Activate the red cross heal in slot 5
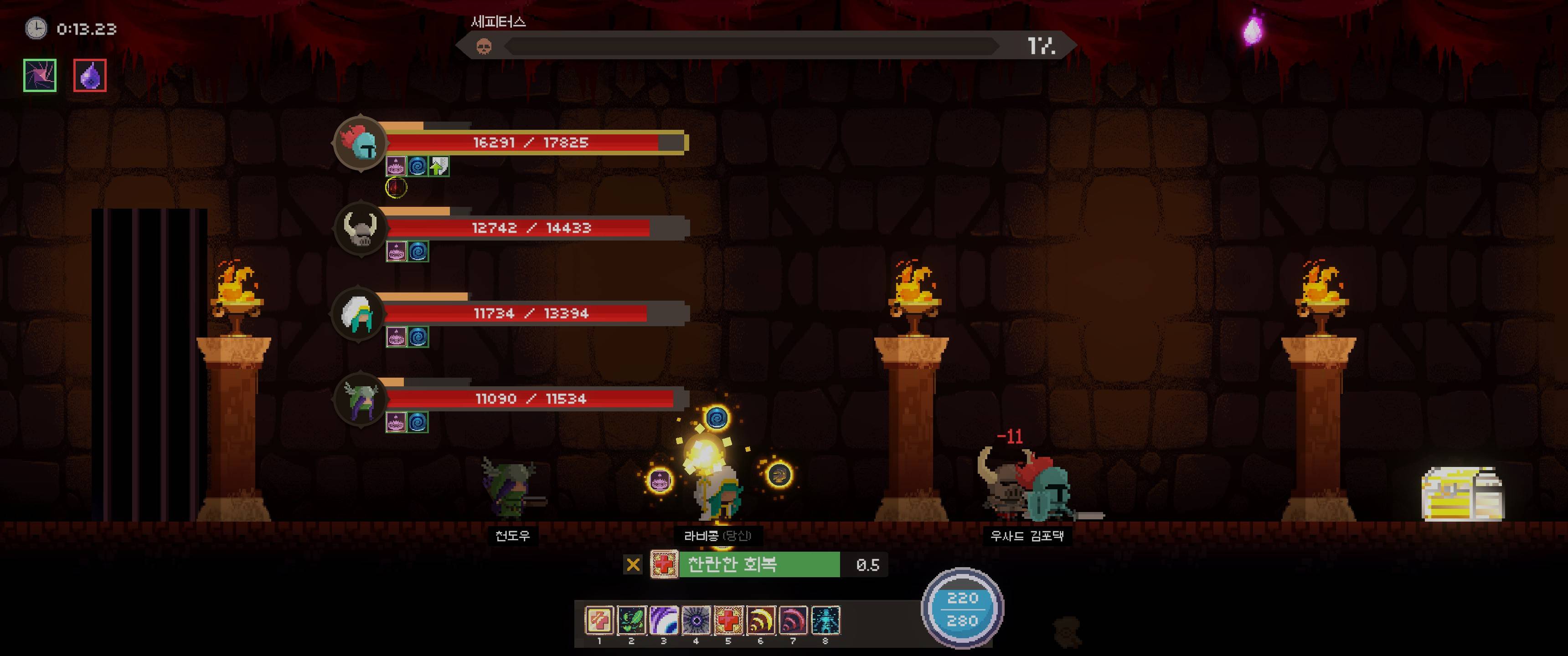Viewport: 1568px width, 656px height. pos(728,620)
